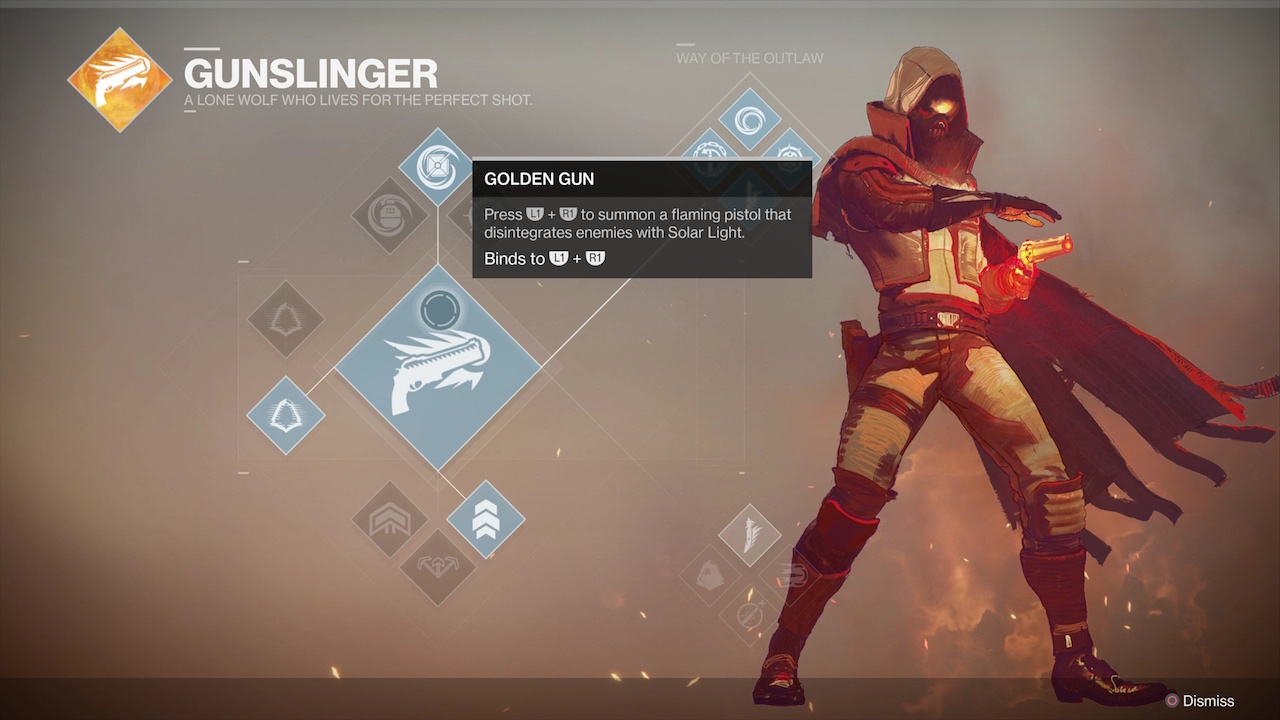1280x720 pixels.
Task: Pick the dimmed dodge class ability node
Action: coord(286,319)
